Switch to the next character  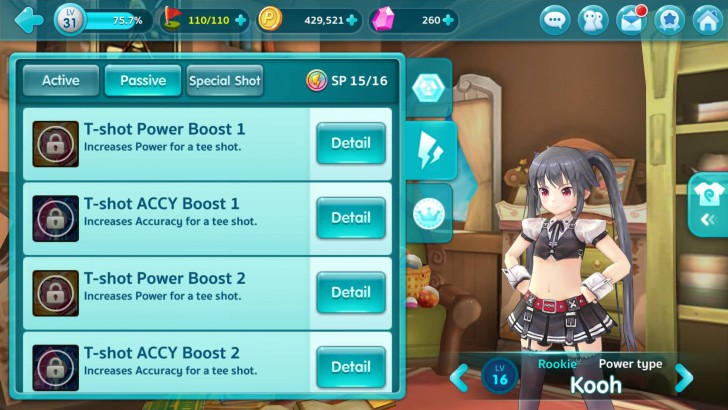684,378
